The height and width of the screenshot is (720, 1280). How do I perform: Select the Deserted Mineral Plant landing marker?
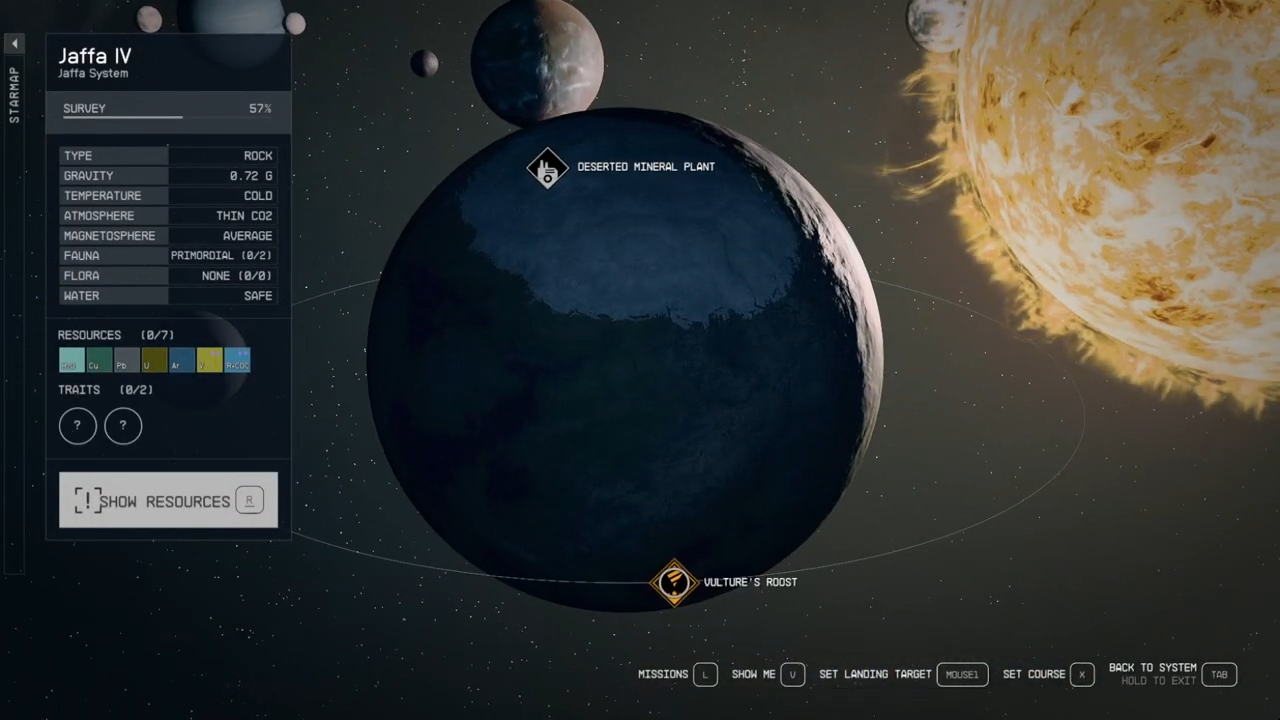point(547,168)
